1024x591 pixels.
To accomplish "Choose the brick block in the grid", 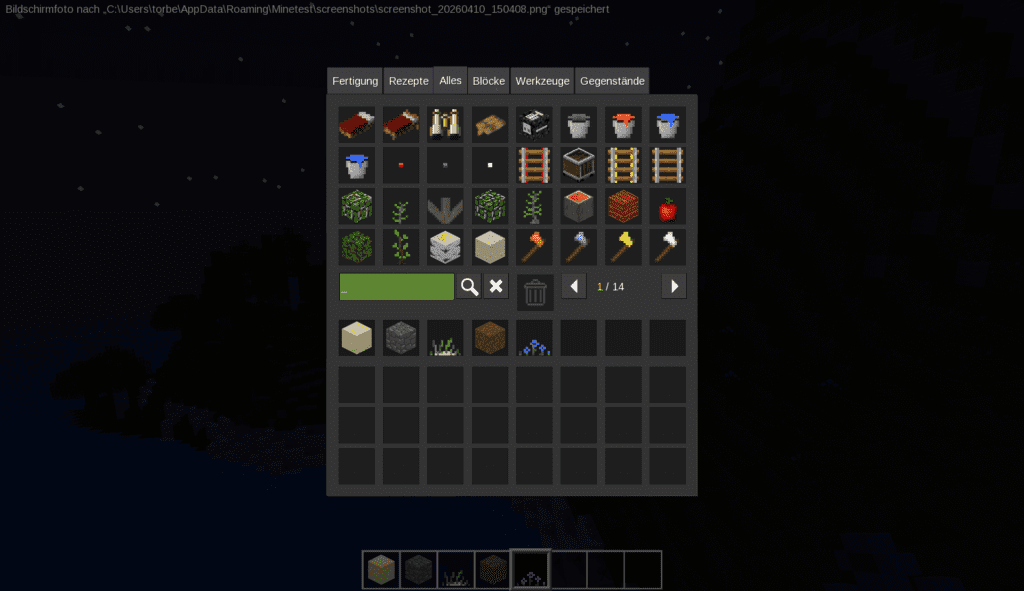I will click(623, 207).
